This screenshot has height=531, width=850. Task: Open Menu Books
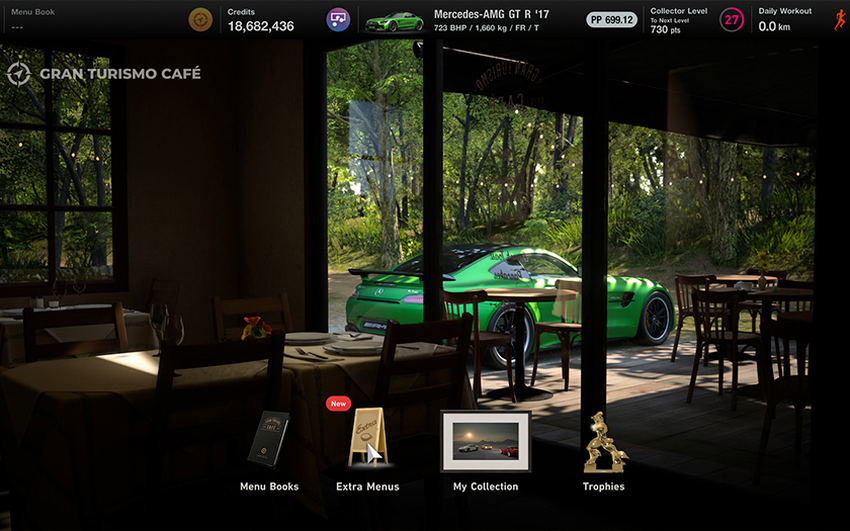point(268,441)
